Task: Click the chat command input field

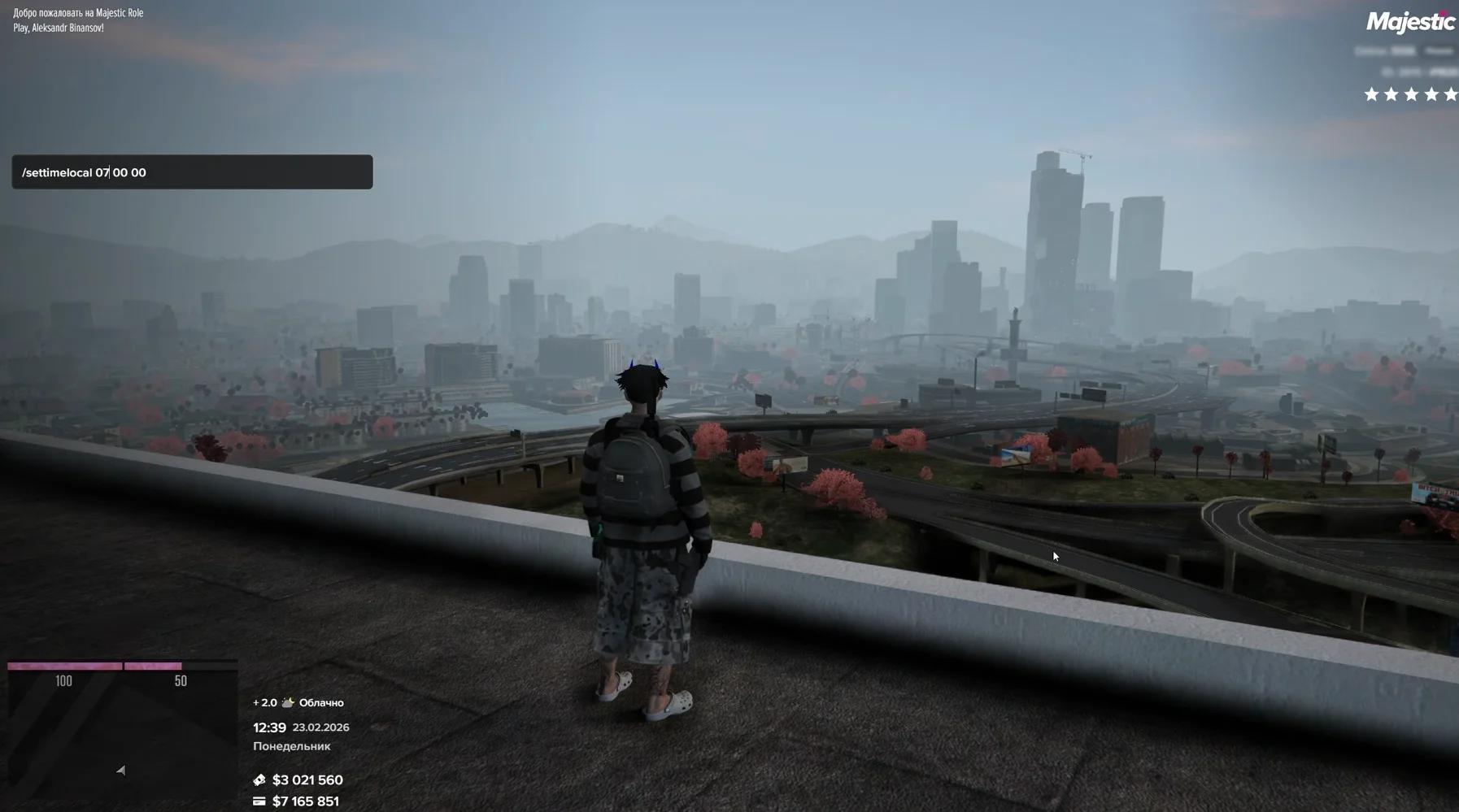Action: pos(192,172)
